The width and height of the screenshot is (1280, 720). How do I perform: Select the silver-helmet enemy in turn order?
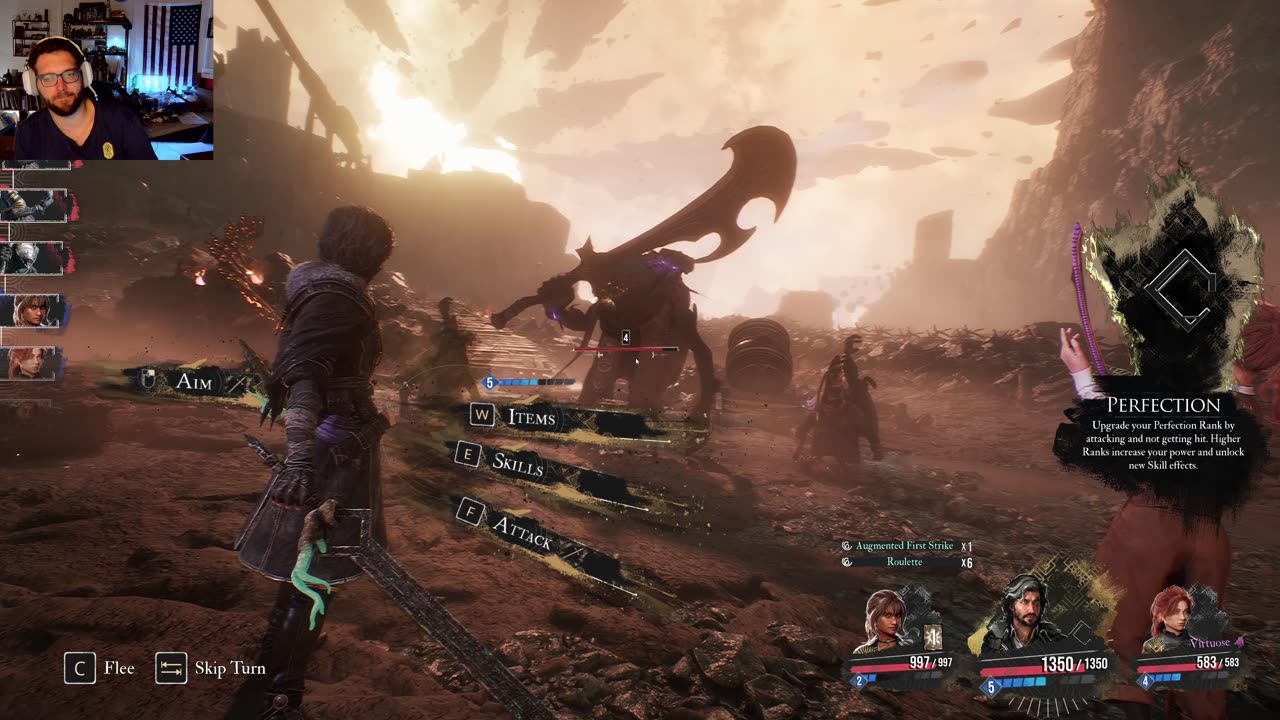pos(34,258)
